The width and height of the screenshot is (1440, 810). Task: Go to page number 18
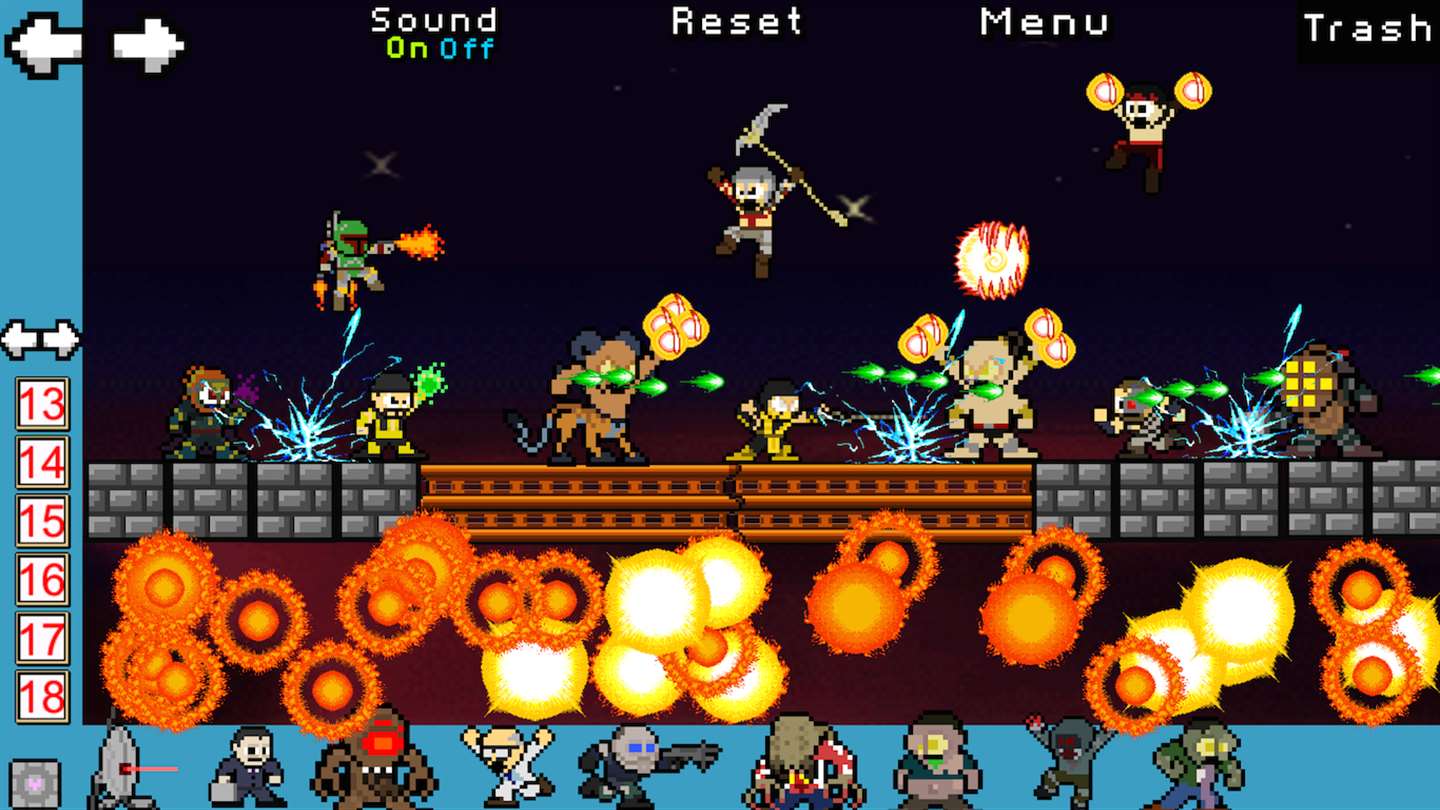pyautogui.click(x=42, y=696)
